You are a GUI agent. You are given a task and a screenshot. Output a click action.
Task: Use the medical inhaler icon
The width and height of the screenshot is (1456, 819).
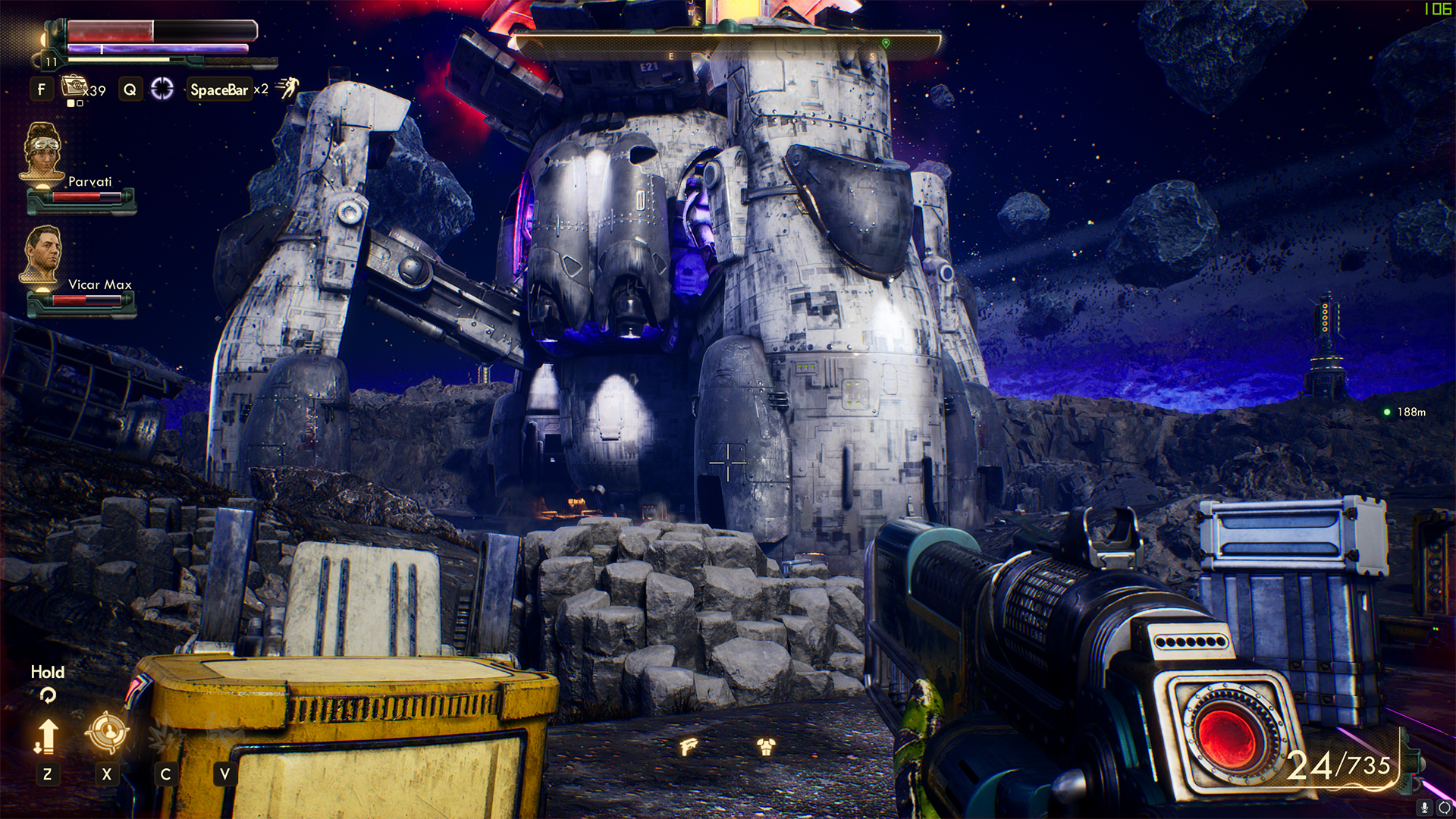[74, 86]
